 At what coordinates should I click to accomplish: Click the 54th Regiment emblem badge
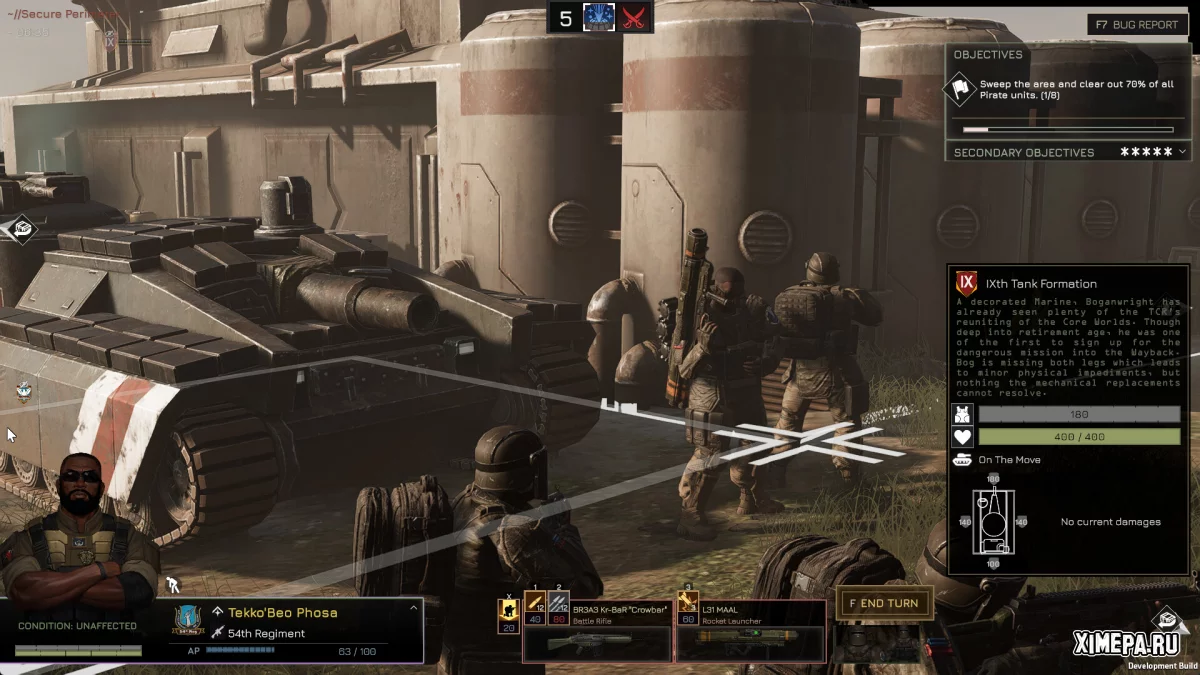(189, 622)
